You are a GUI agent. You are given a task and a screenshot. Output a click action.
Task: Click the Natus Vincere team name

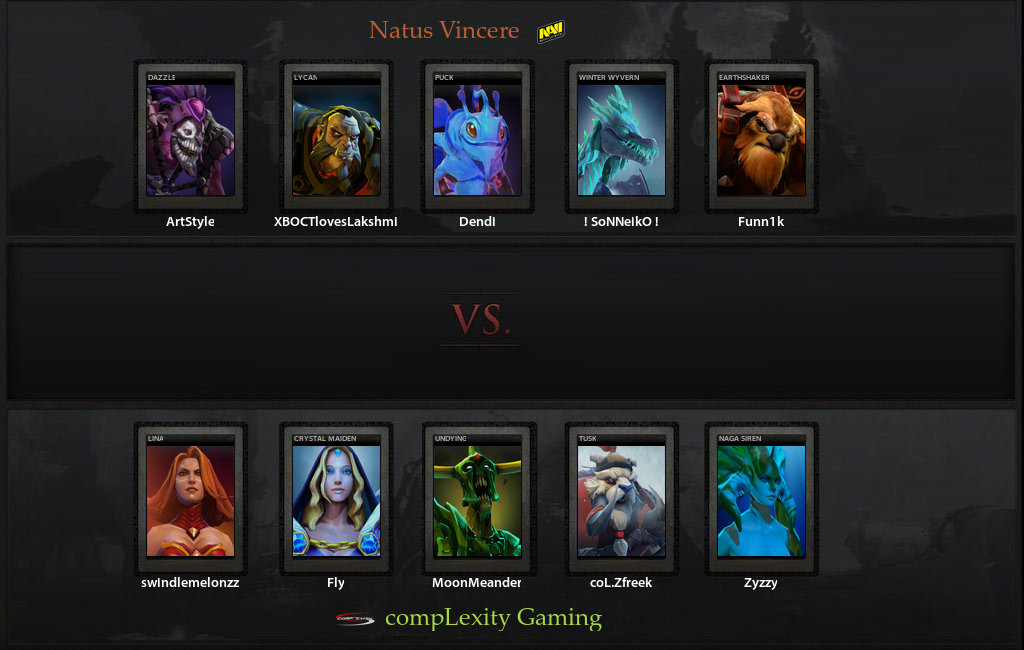click(x=444, y=30)
